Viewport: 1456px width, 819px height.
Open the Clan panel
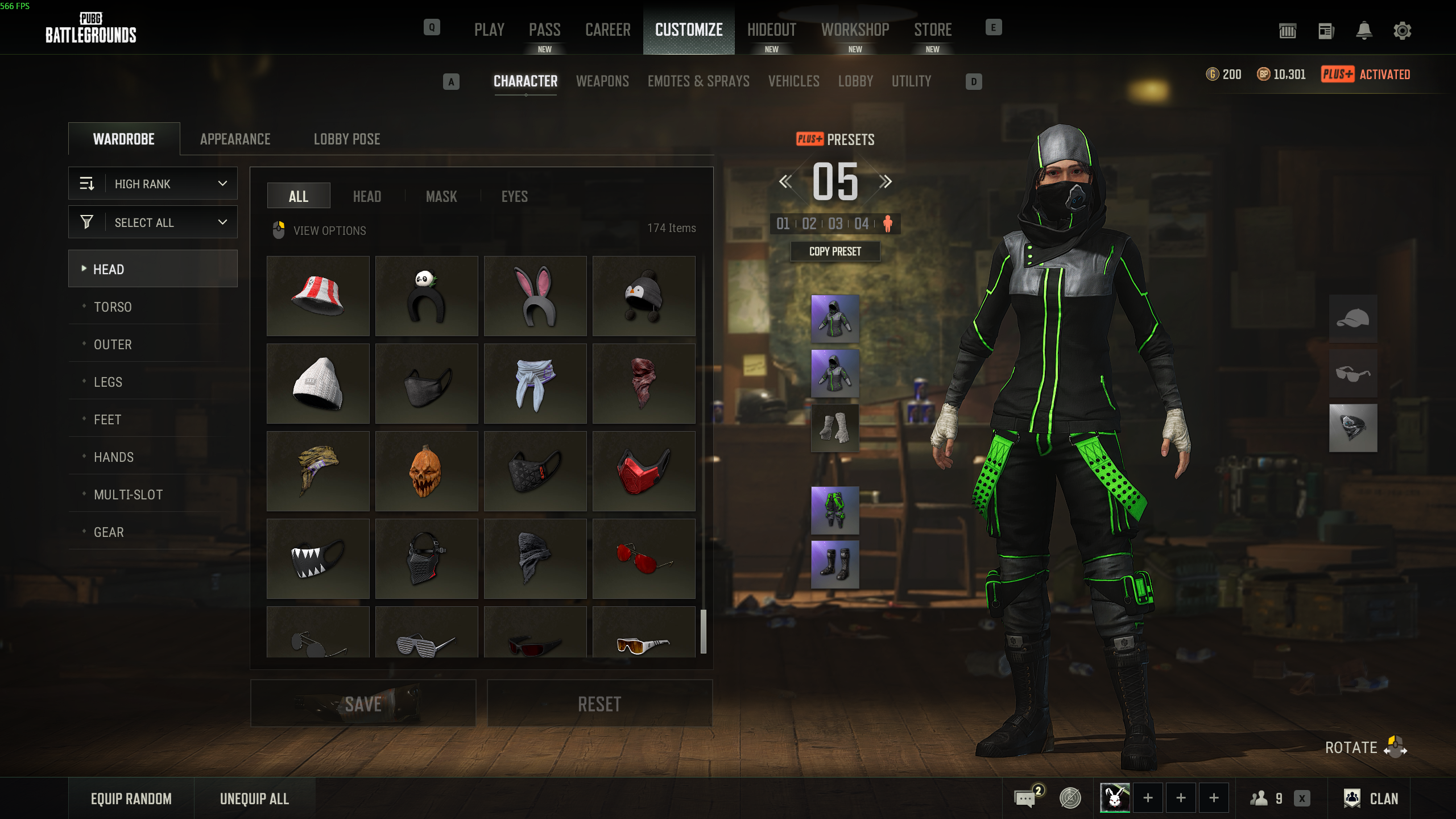point(1371,799)
